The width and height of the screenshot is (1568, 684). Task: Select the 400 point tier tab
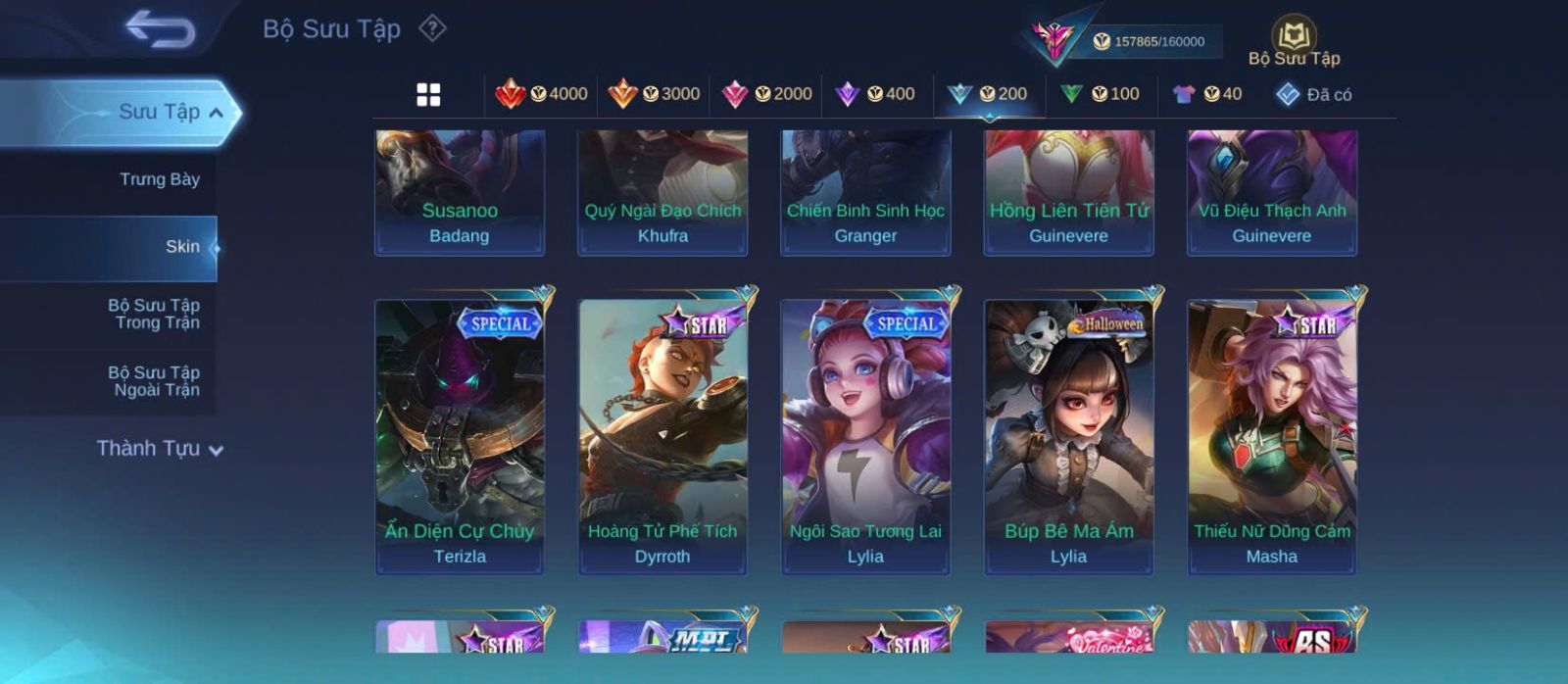point(875,94)
